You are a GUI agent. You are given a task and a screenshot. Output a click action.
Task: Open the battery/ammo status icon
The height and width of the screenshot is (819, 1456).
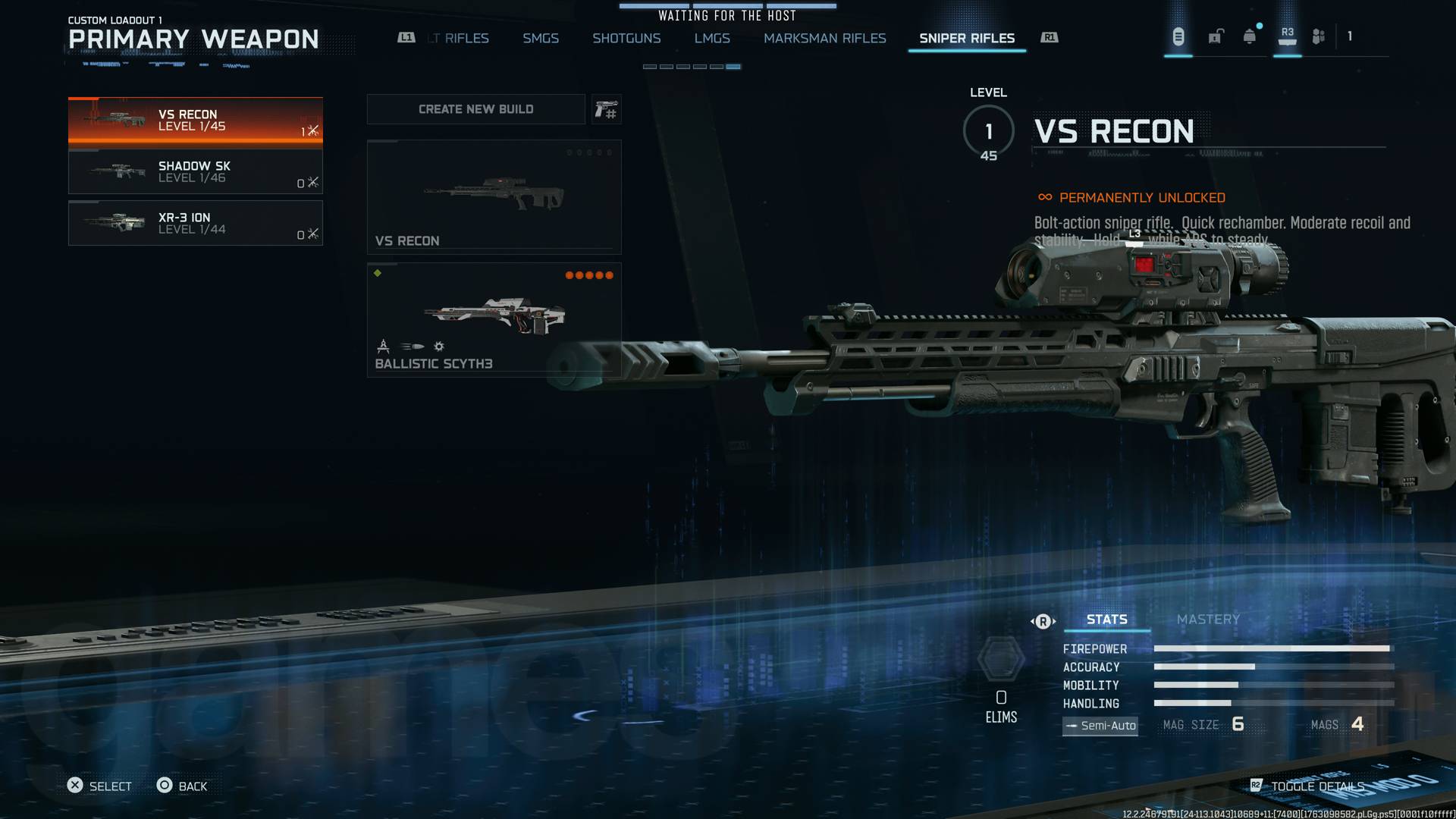1178,36
